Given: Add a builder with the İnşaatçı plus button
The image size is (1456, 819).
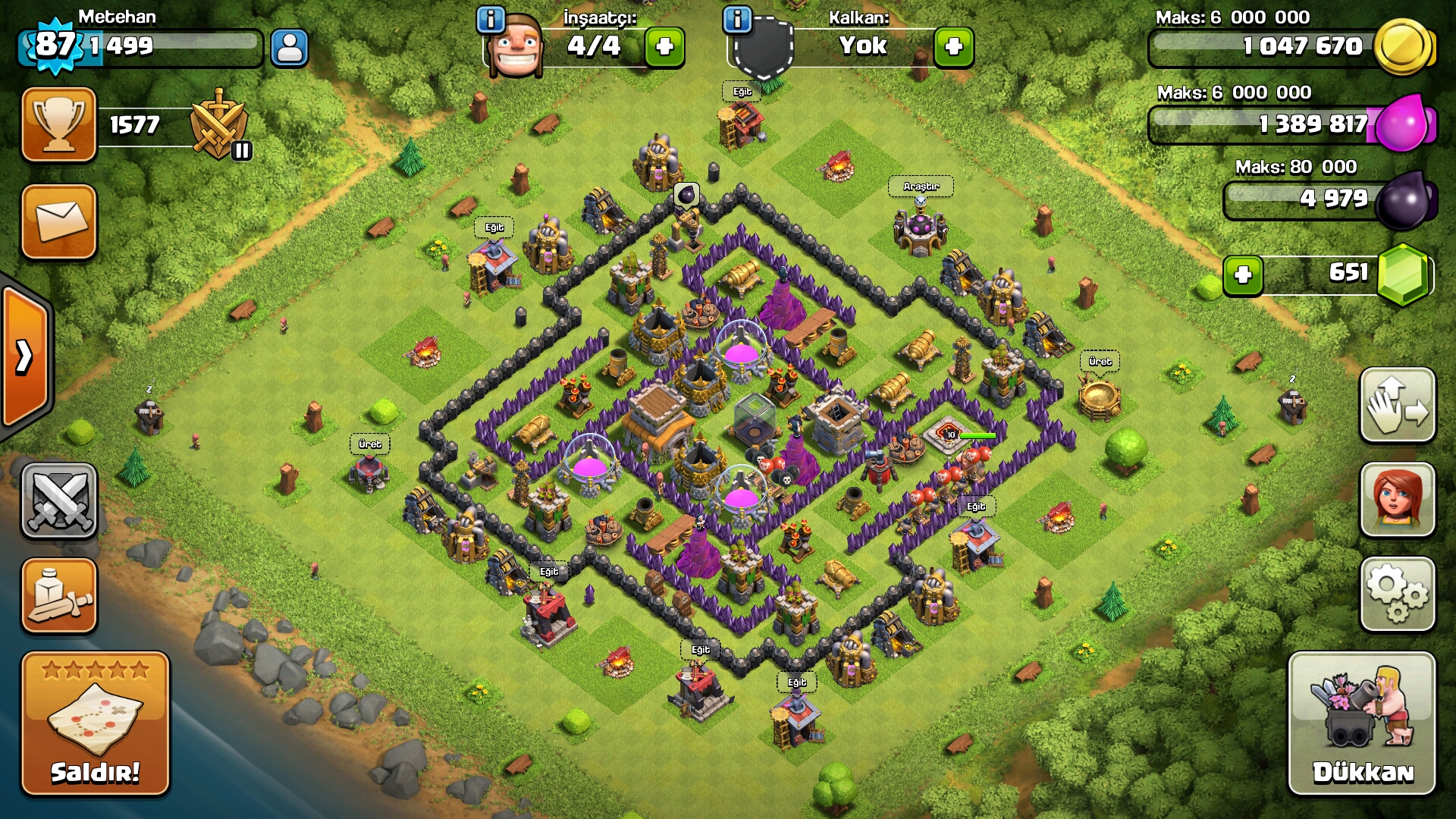Looking at the screenshot, I should coord(664,47).
